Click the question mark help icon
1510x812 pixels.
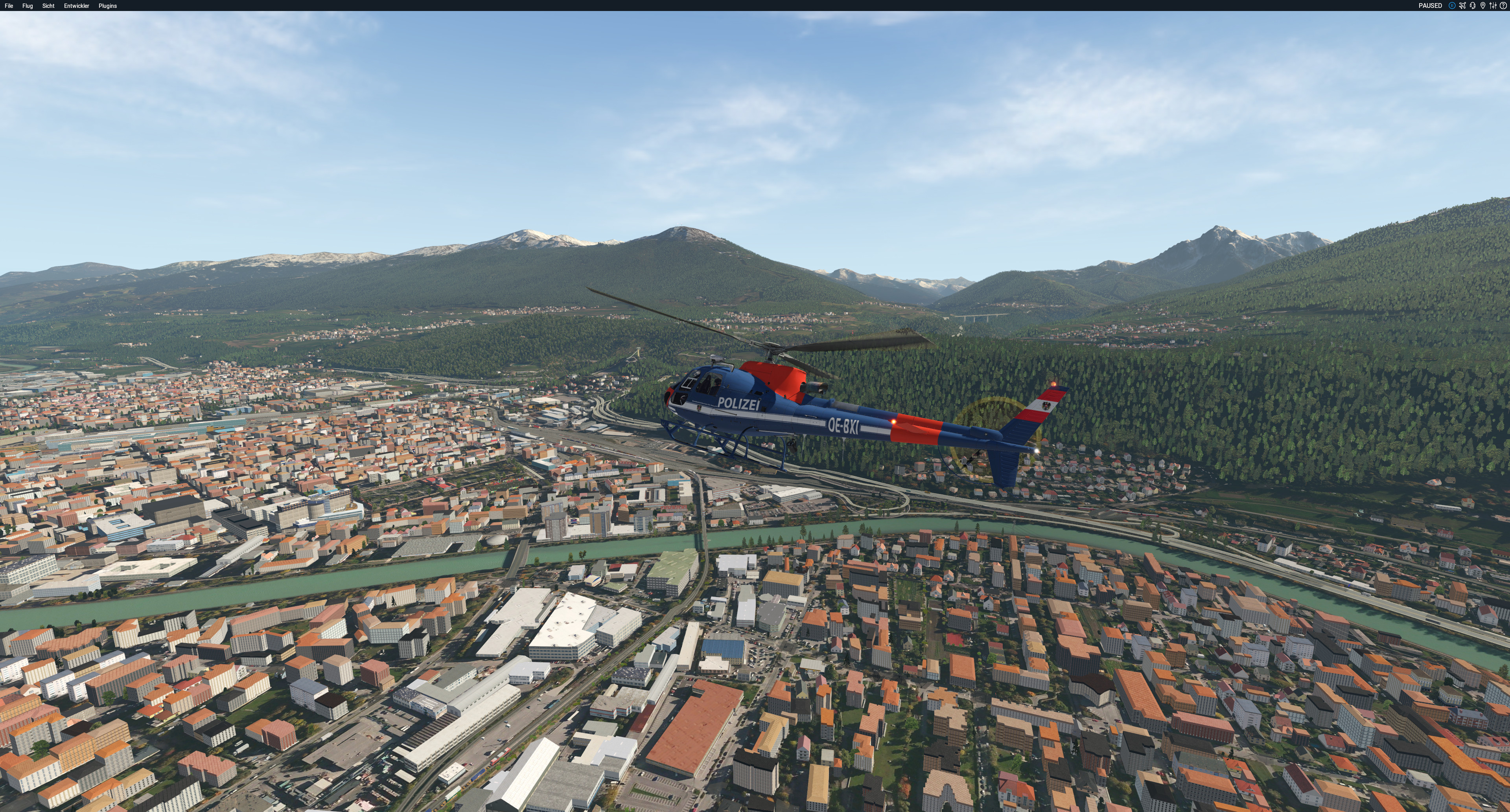[x=1503, y=6]
